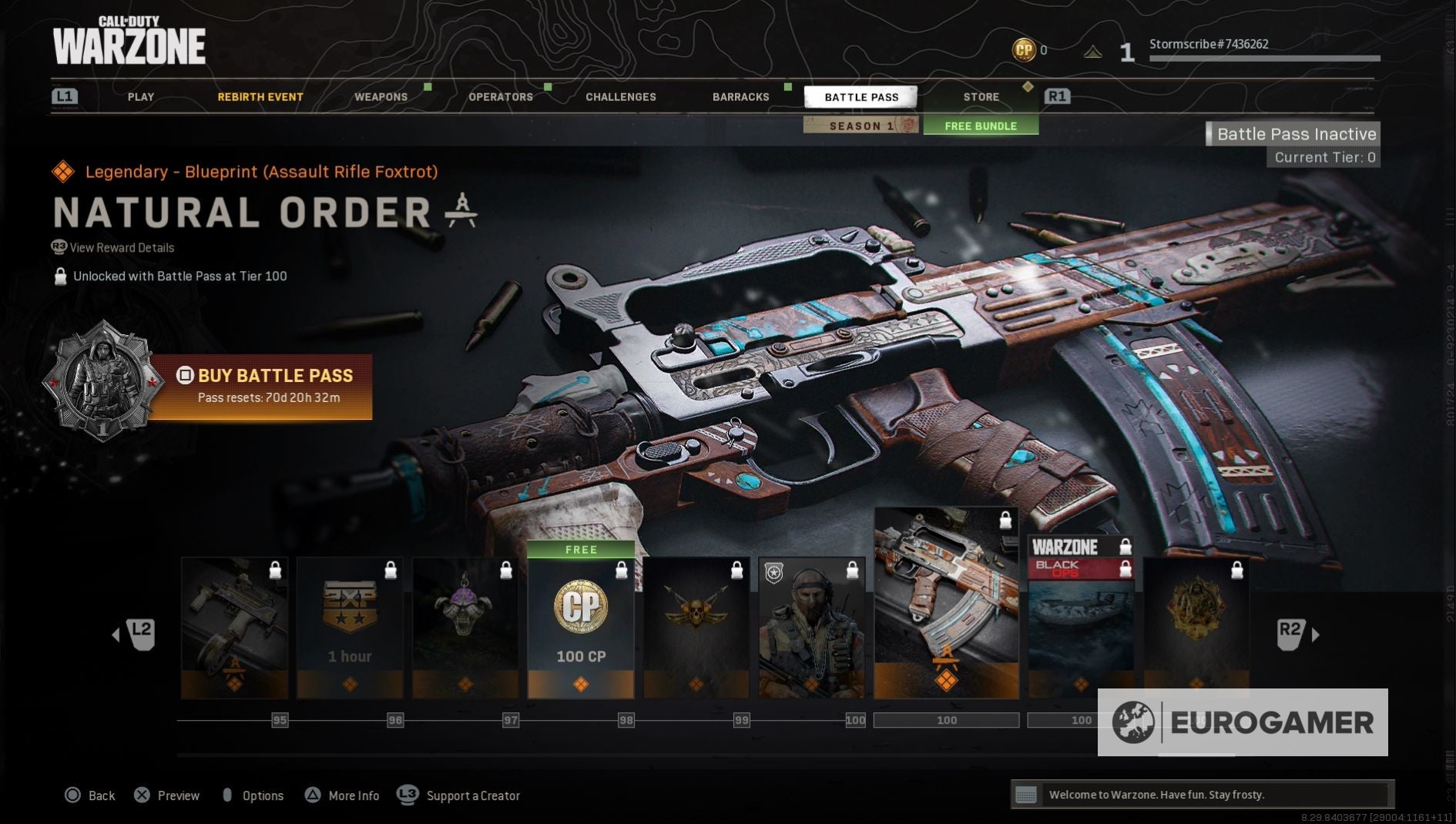Select the Operators tab
Screen dimensions: 1456x824
tap(501, 97)
